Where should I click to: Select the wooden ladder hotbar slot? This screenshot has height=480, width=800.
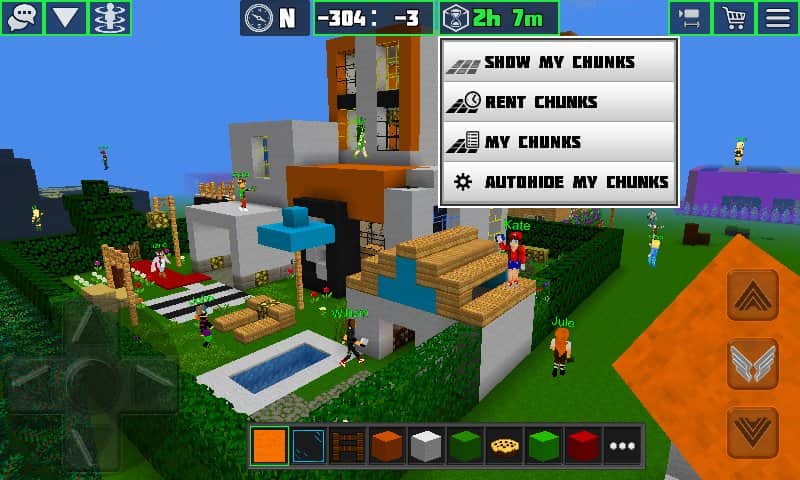click(347, 446)
